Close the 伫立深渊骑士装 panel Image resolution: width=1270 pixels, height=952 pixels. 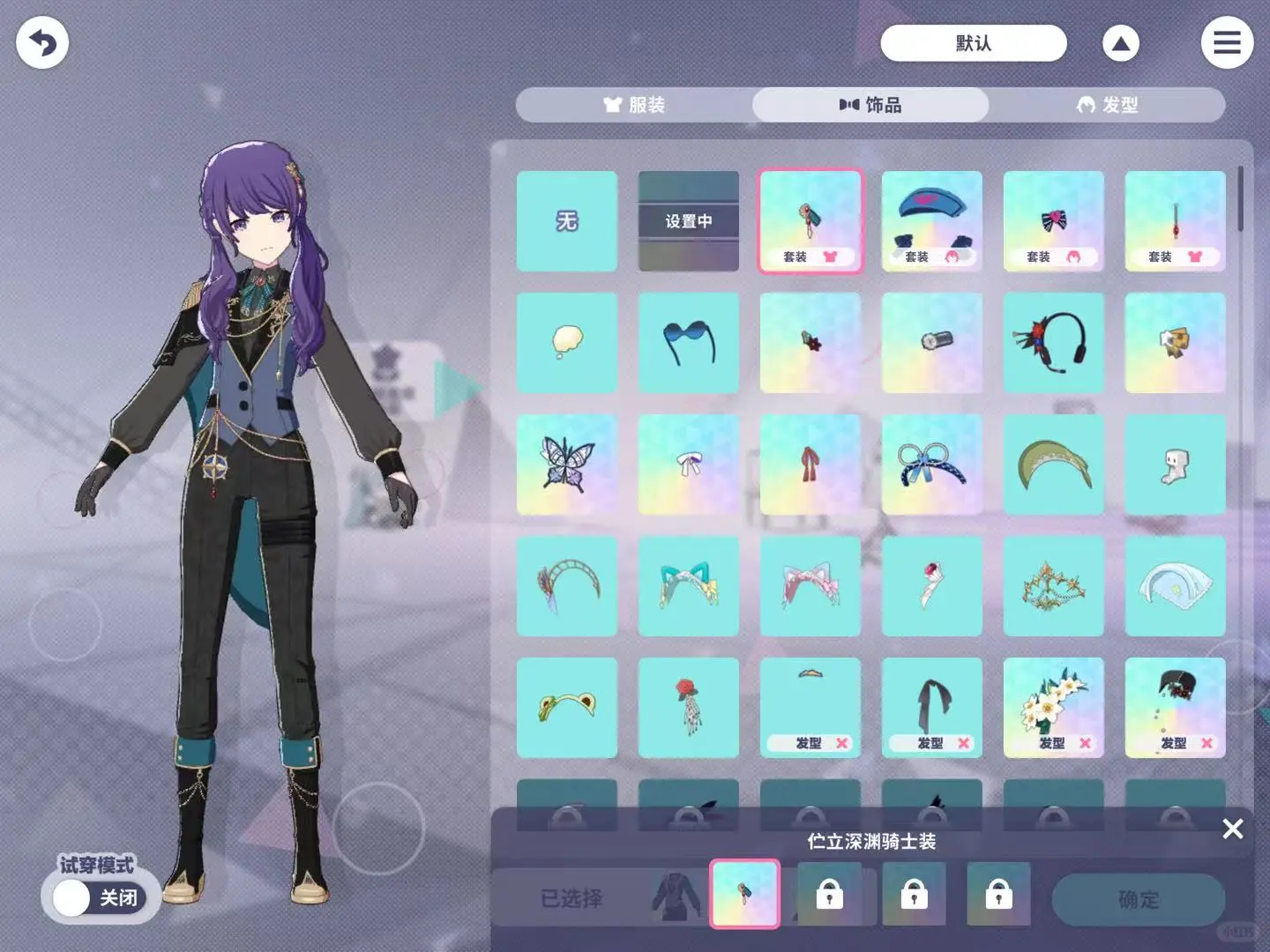[1232, 829]
